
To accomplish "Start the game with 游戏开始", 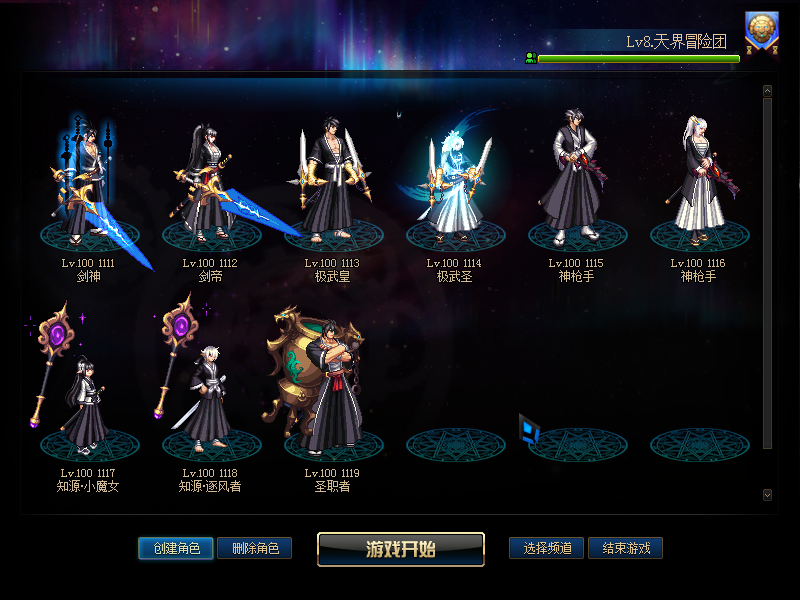I will coord(400,549).
